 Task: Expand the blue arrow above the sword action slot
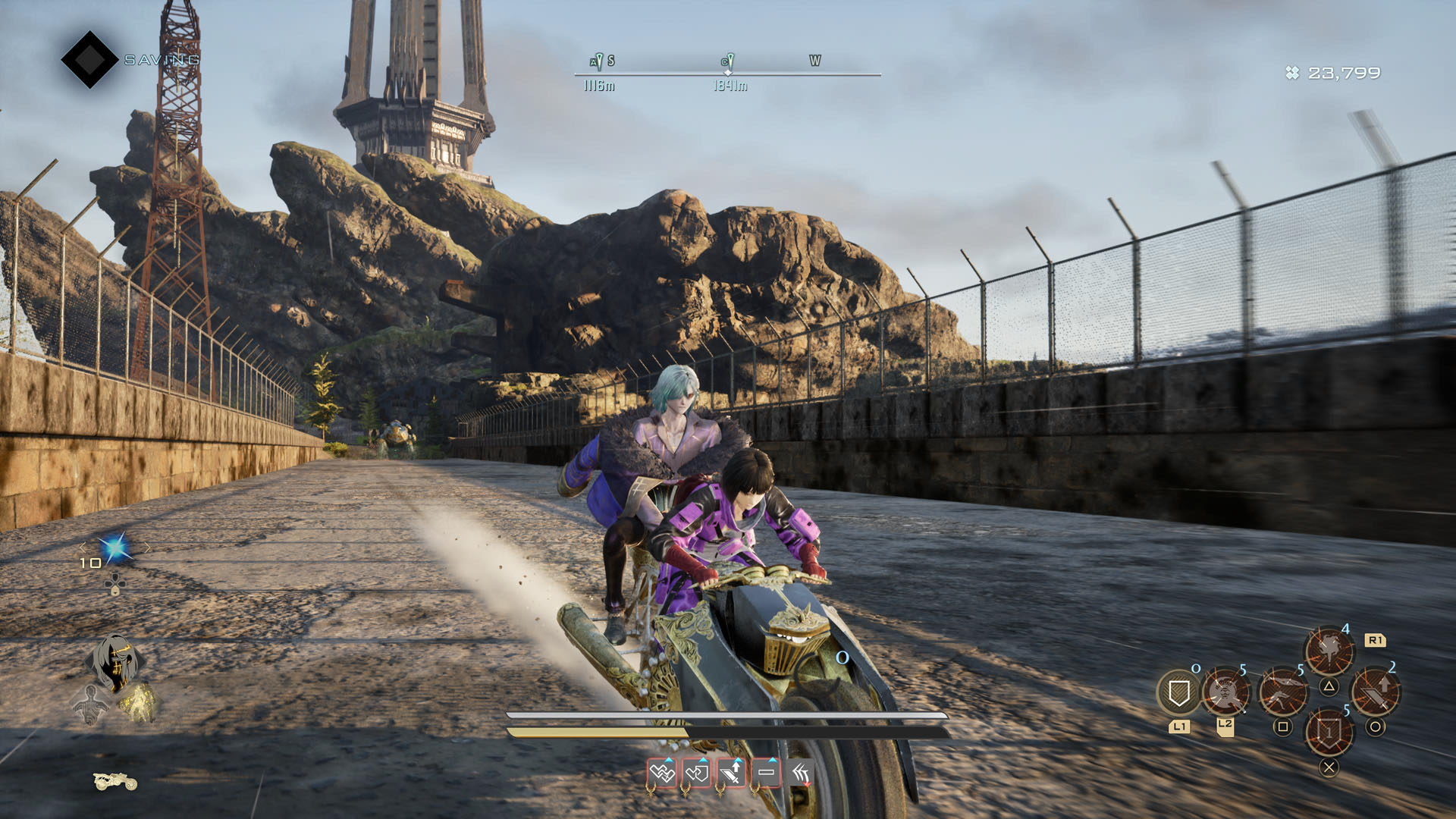click(738, 761)
